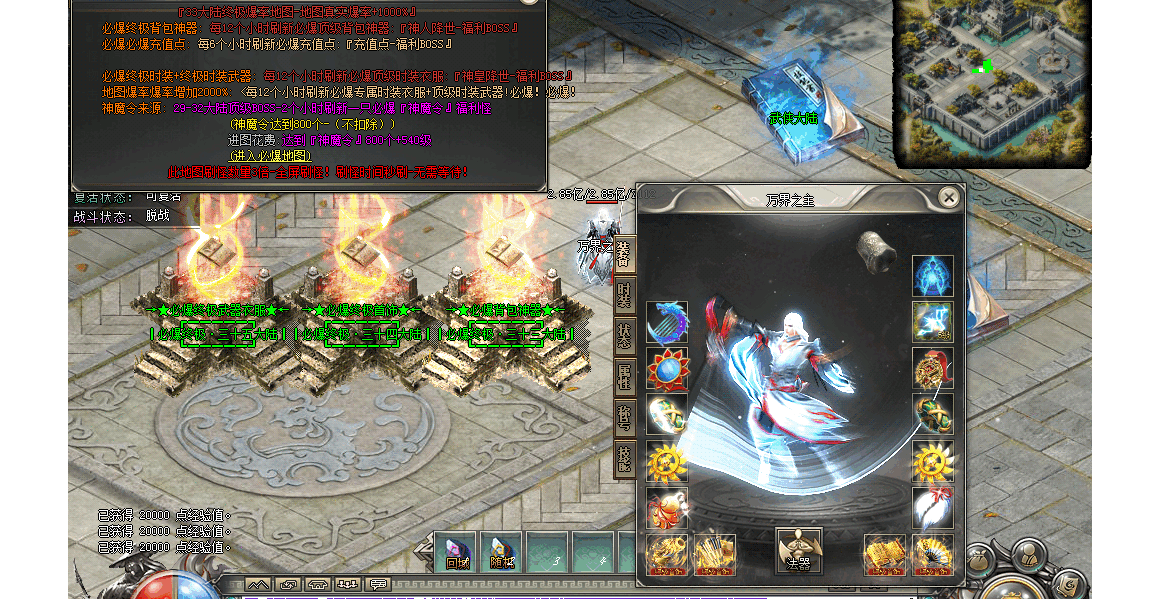The image size is (1160, 599).
Task: Select the lightning equipment slot
Action: coord(932,322)
